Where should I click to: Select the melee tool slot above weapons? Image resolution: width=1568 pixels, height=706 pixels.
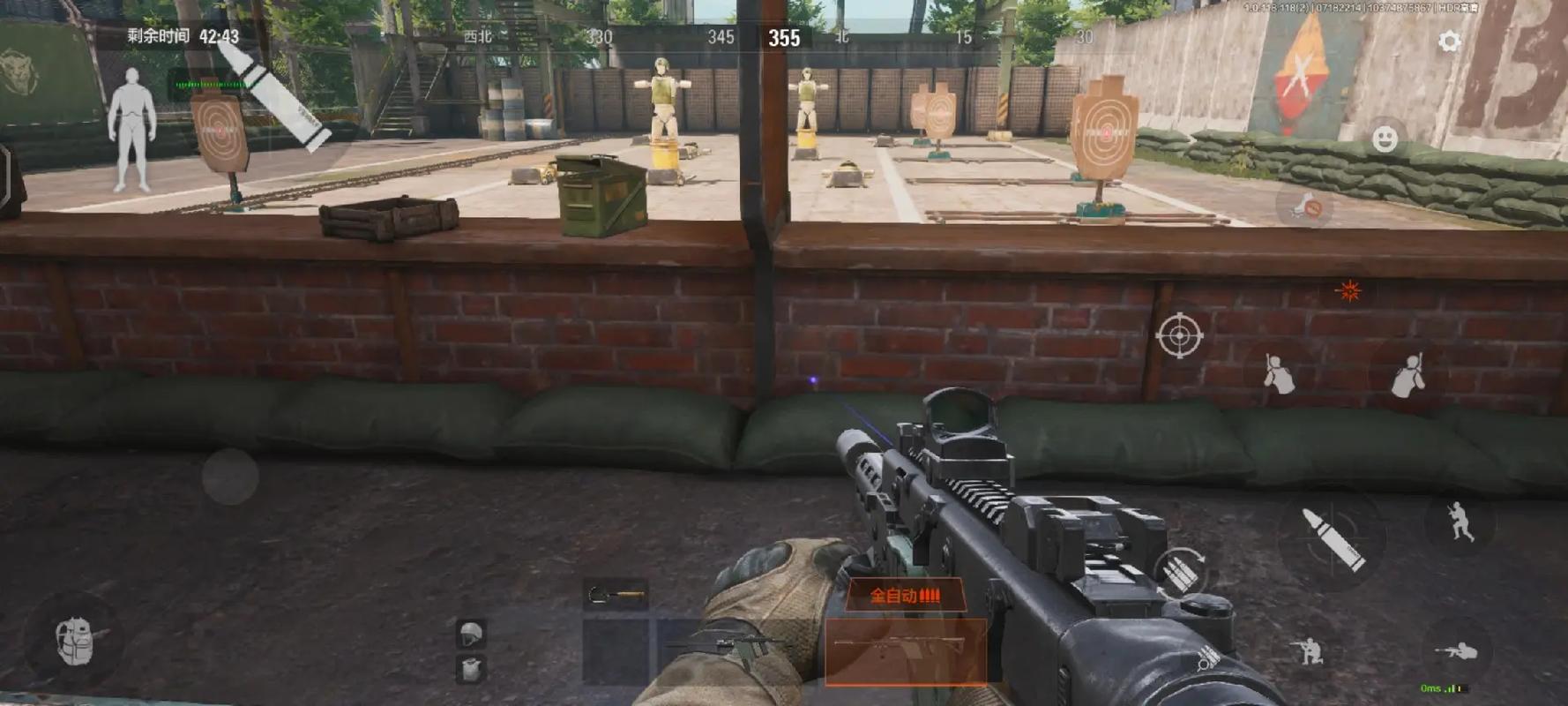616,597
